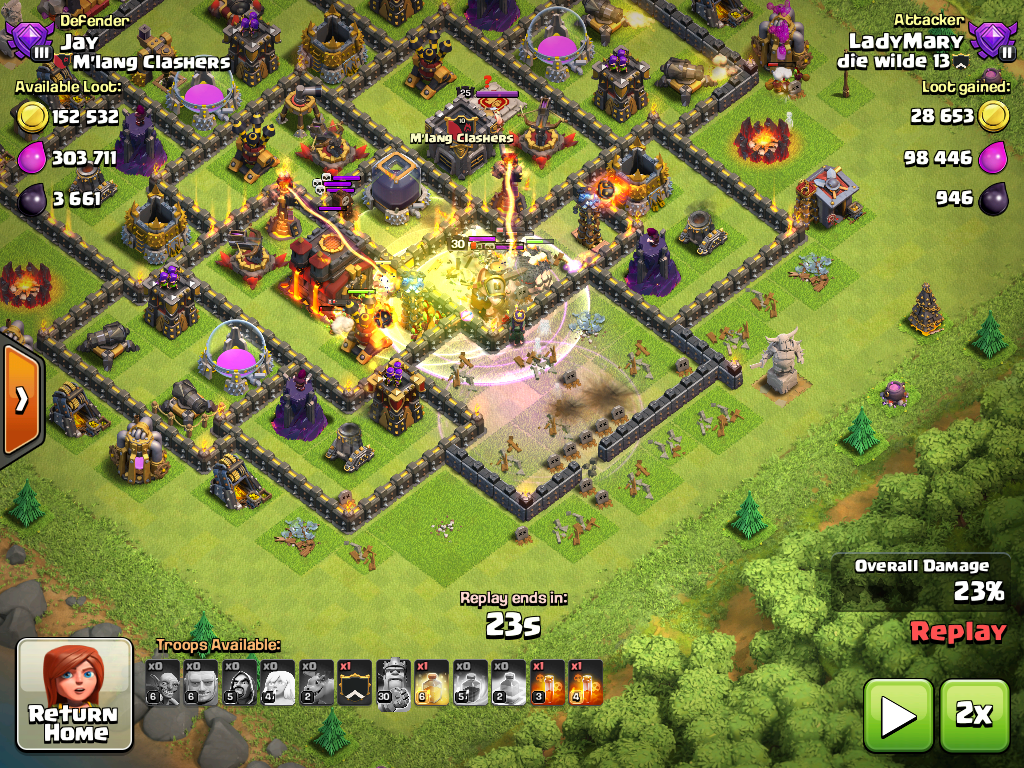This screenshot has height=768, width=1024.
Task: Select the yellow Healing spell card
Action: 431,683
